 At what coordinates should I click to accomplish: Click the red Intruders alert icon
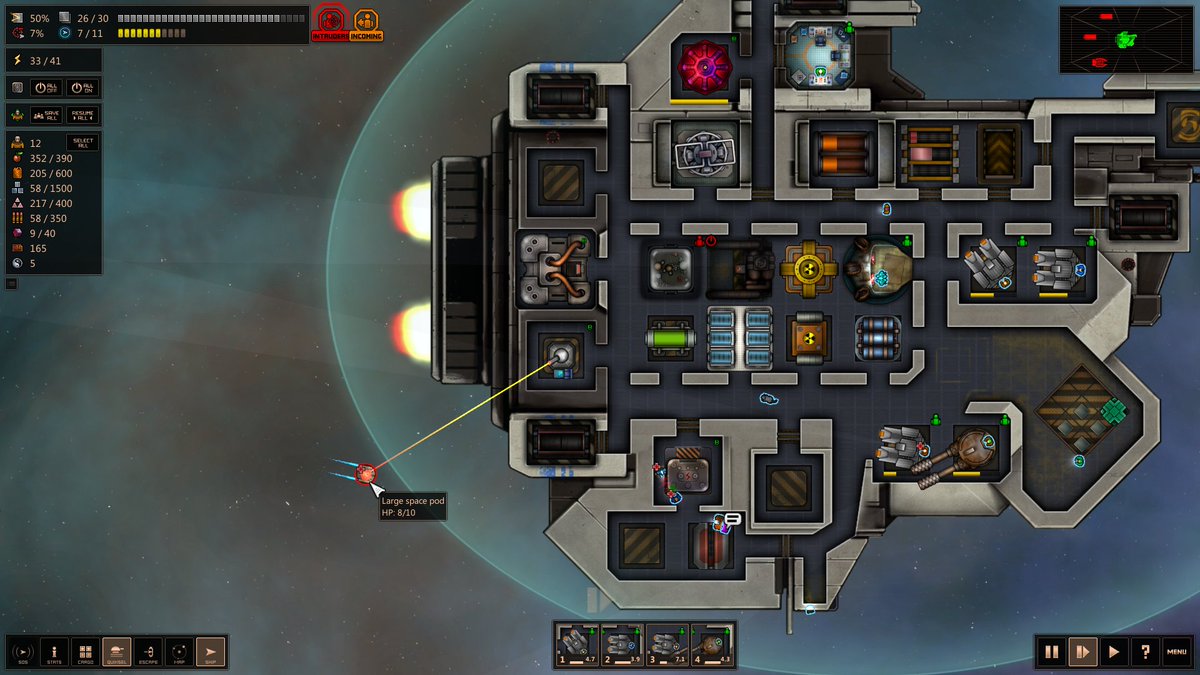point(331,23)
